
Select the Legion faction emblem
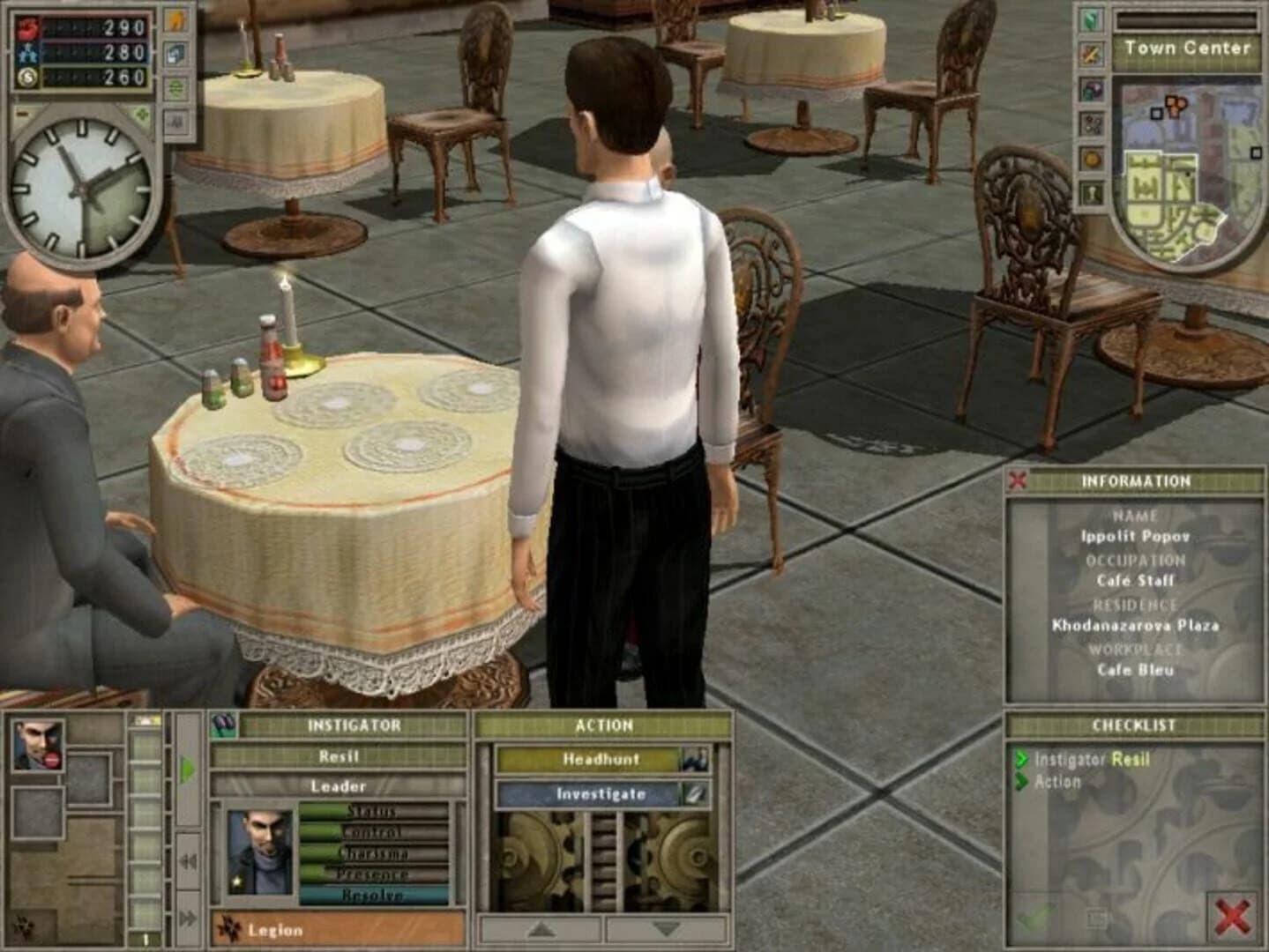point(230,928)
